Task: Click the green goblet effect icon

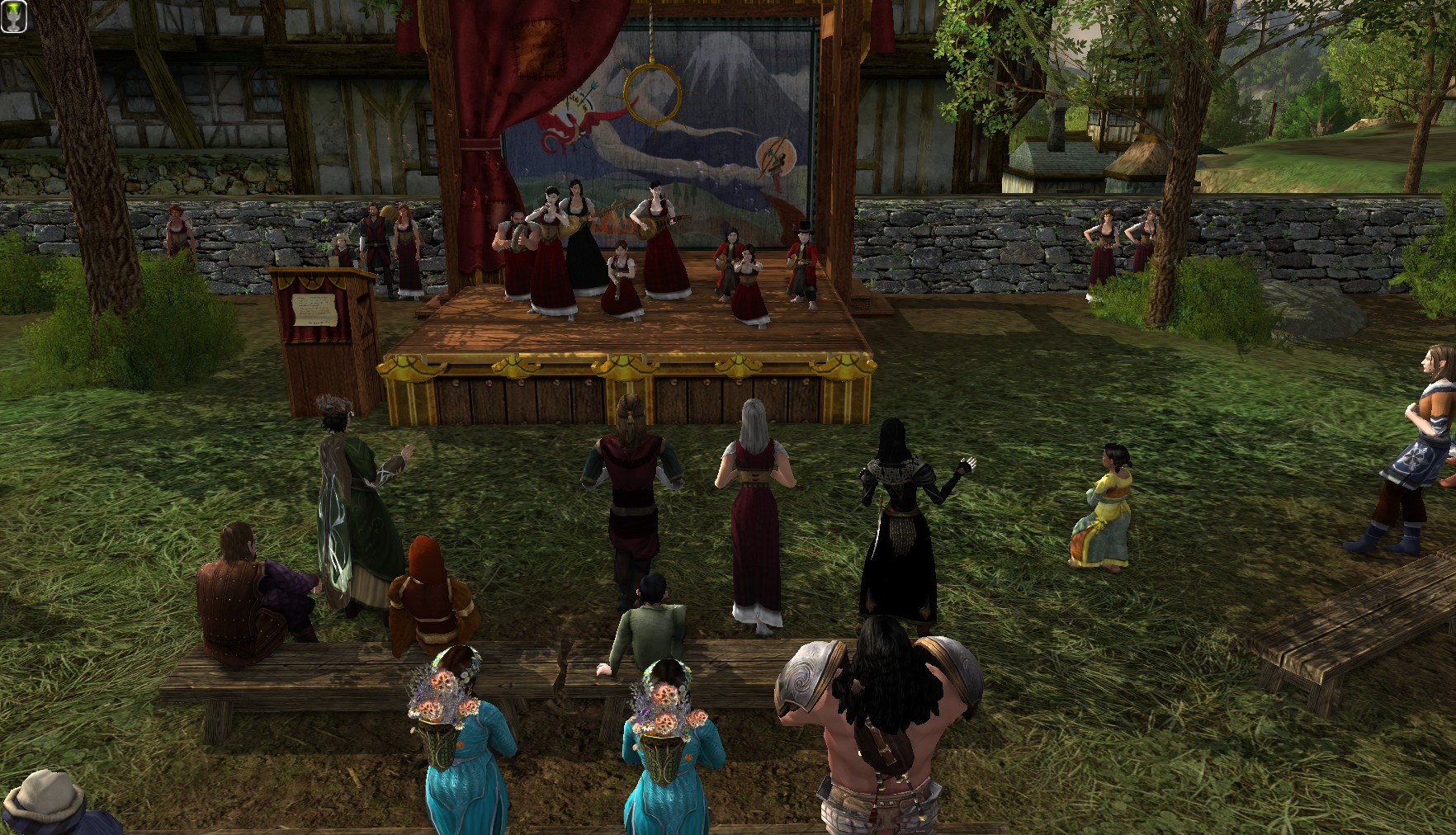Action: [14, 17]
